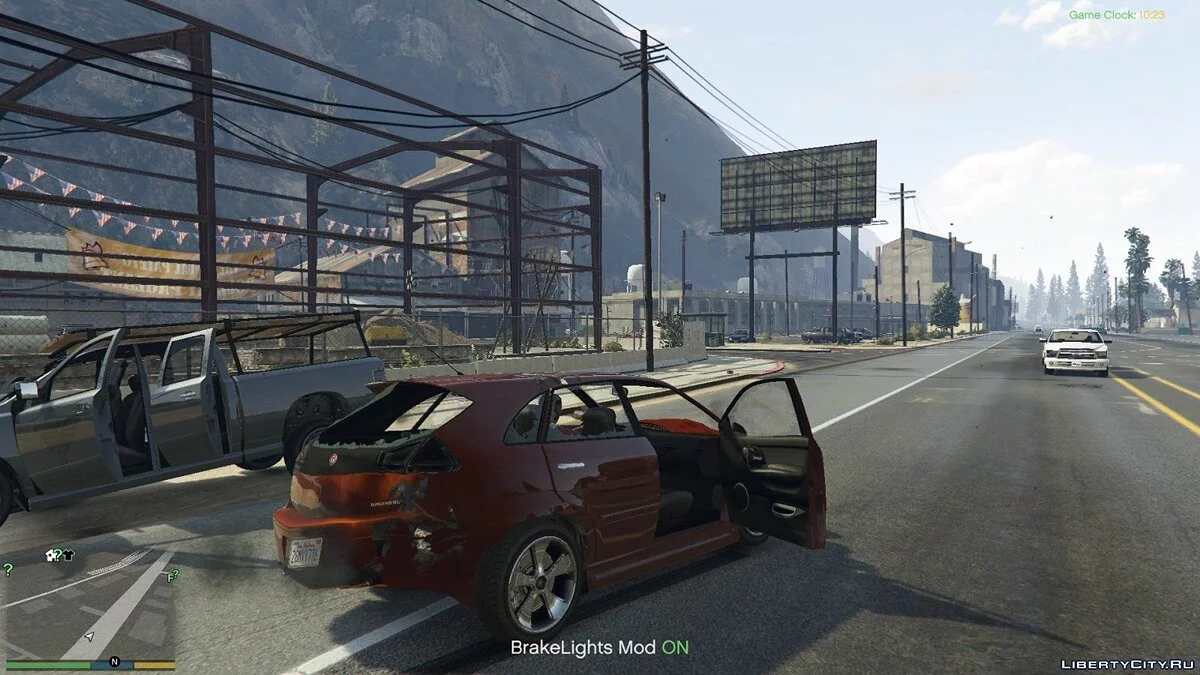
Task: Click the green F marker on the minimap
Action: pyautogui.click(x=171, y=576)
